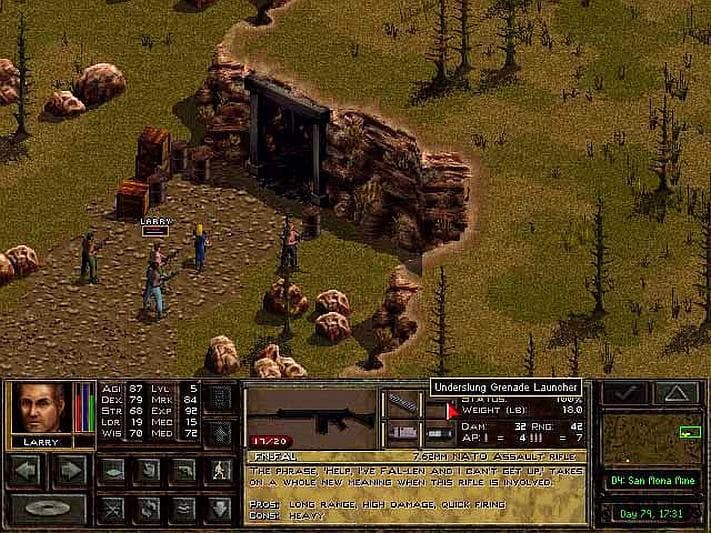The width and height of the screenshot is (711, 533).
Task: Select the rod-shaped attachment slot
Action: click(x=404, y=402)
